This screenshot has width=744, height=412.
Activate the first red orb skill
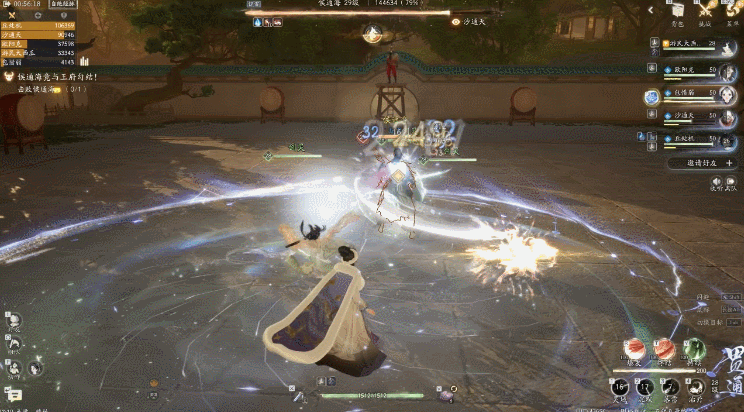[633, 349]
